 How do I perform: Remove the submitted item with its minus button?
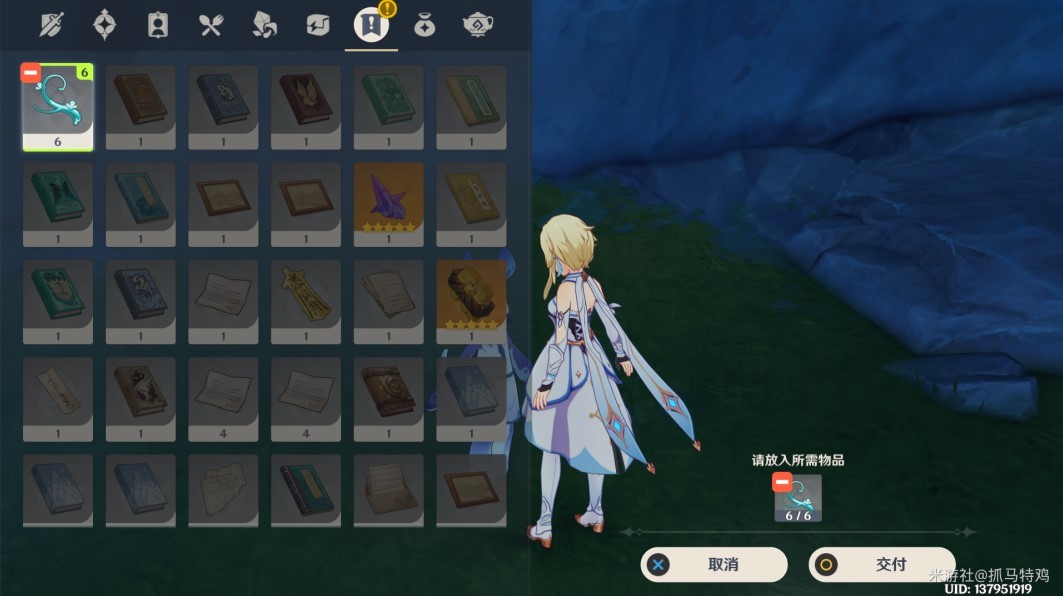(782, 483)
